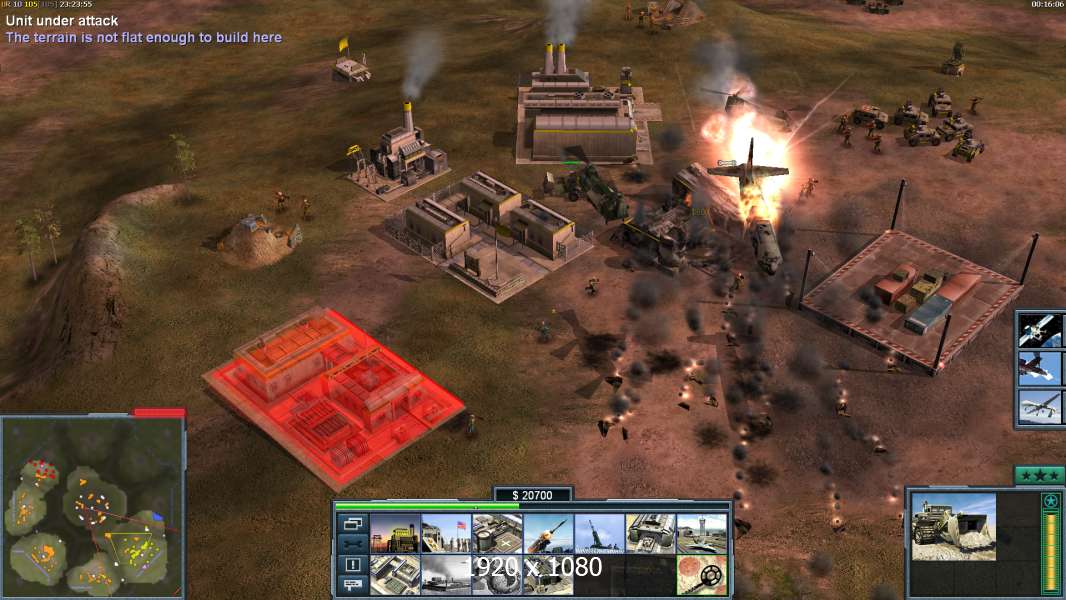Image resolution: width=1066 pixels, height=600 pixels.
Task: Open the three-star generals promotion button
Action: tap(1038, 475)
